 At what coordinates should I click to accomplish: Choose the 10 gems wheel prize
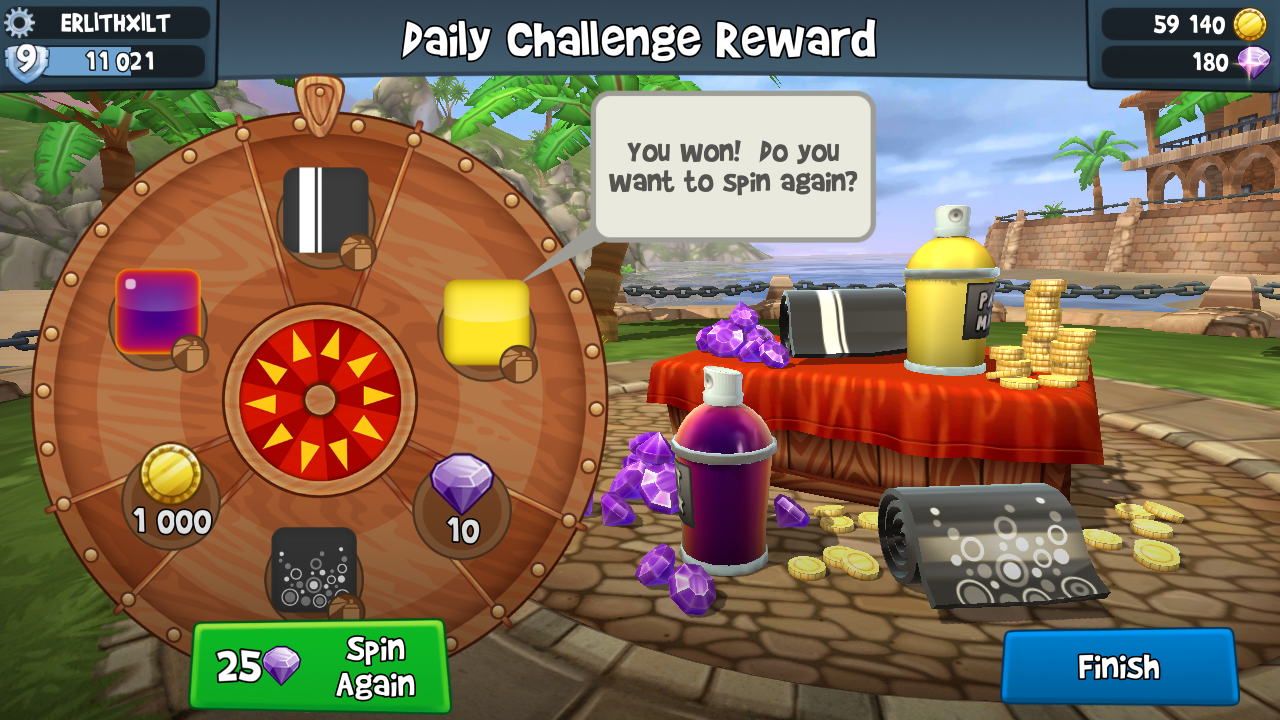[462, 500]
